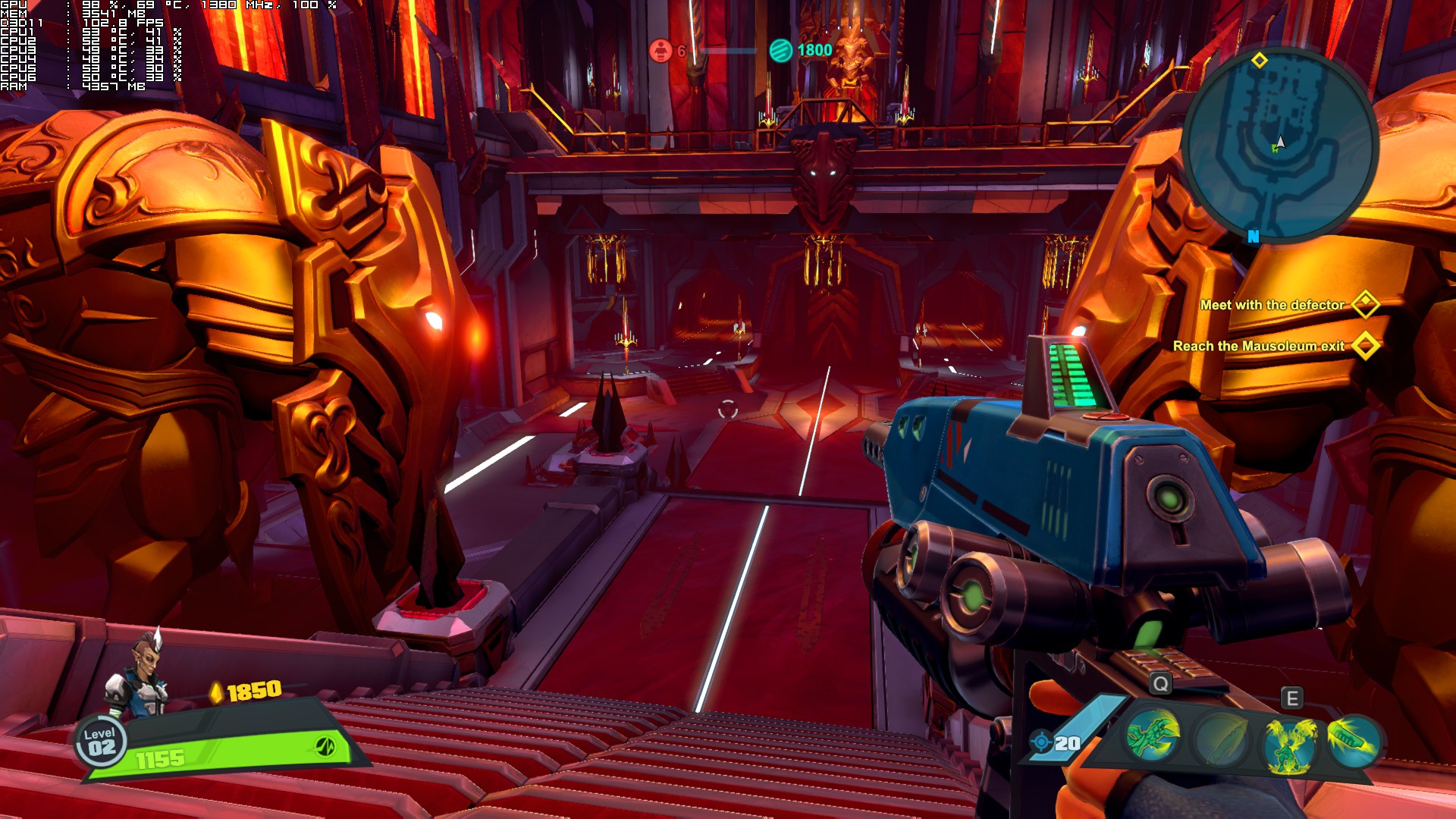Click the glowing green canister ability icon

click(x=1353, y=738)
